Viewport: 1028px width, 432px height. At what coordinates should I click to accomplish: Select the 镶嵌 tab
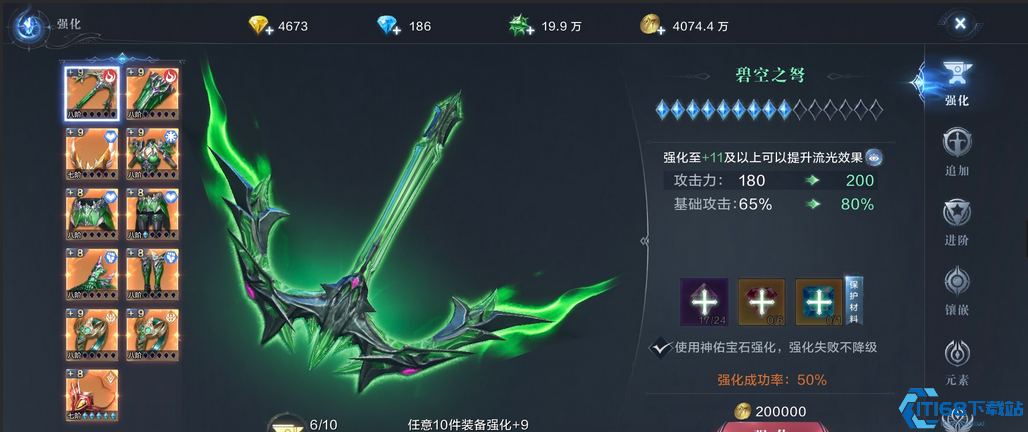tap(957, 285)
